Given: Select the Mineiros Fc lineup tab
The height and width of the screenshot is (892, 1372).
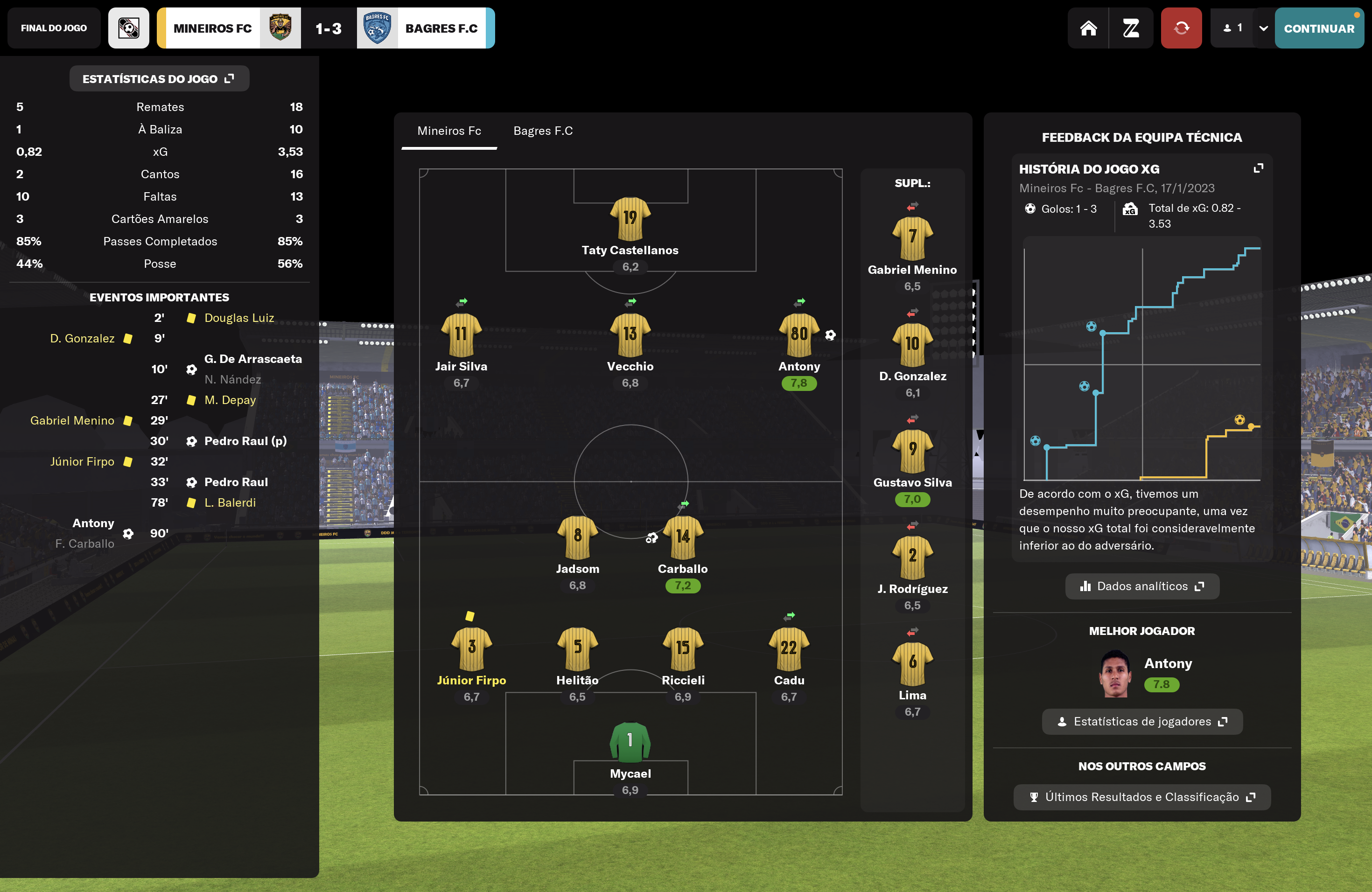Looking at the screenshot, I should pyautogui.click(x=449, y=131).
